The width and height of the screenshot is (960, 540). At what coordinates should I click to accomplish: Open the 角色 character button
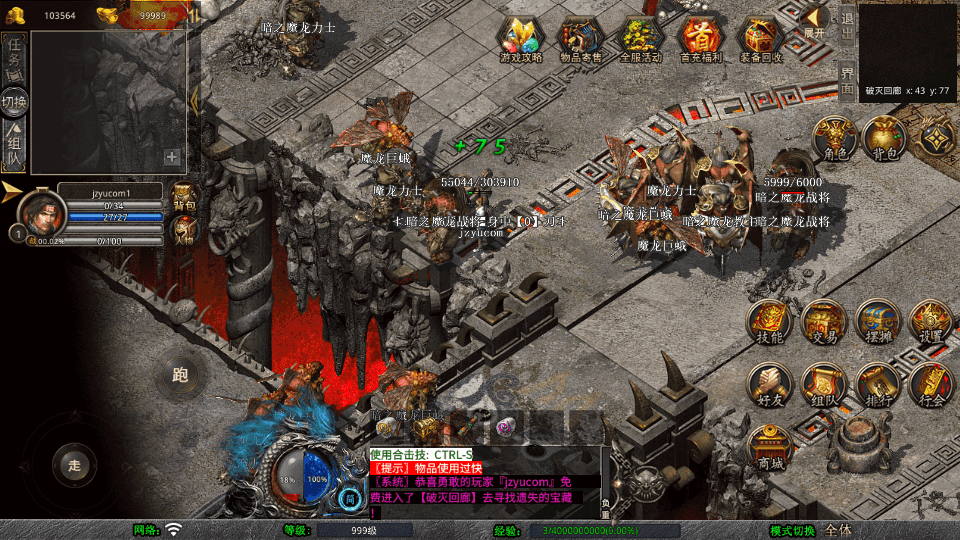tap(831, 138)
